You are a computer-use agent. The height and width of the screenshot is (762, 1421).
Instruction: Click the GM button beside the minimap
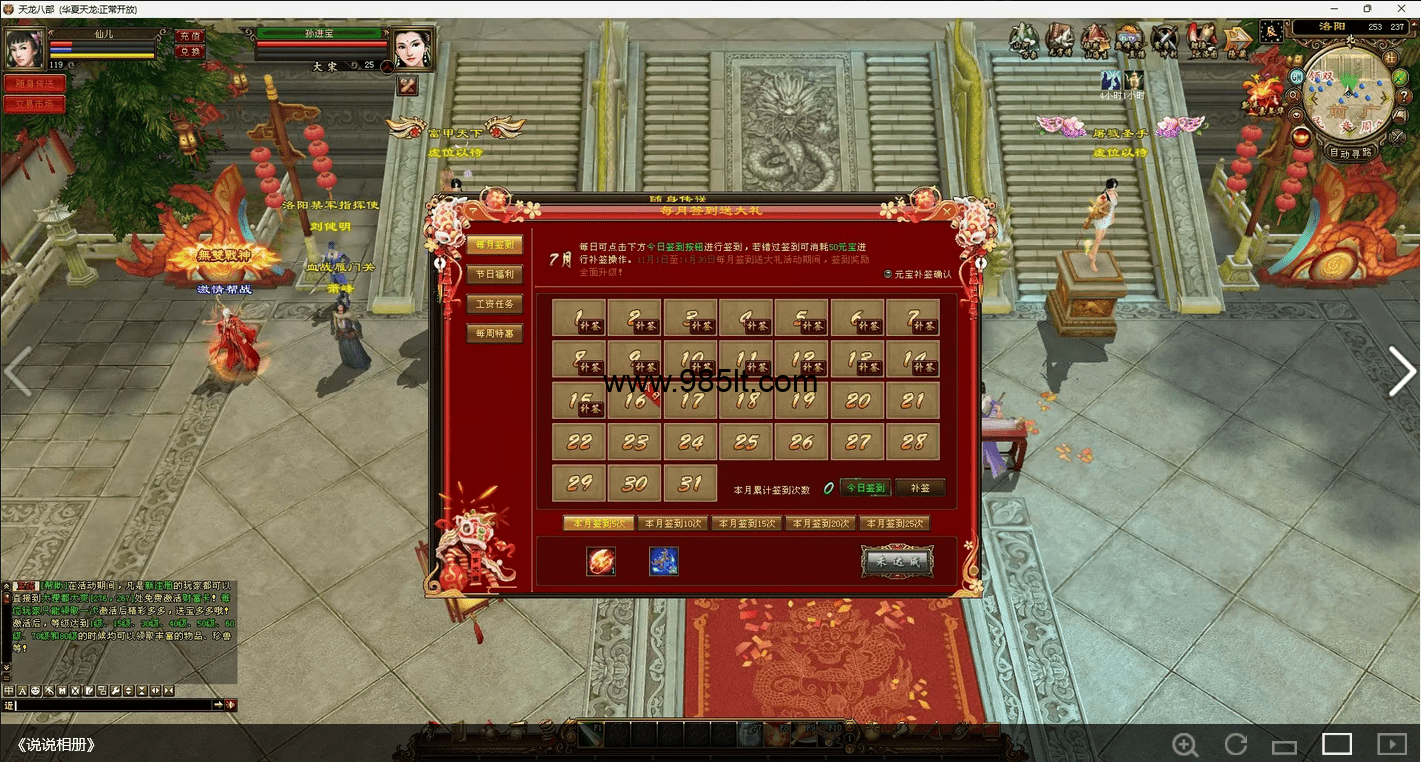tap(1296, 76)
